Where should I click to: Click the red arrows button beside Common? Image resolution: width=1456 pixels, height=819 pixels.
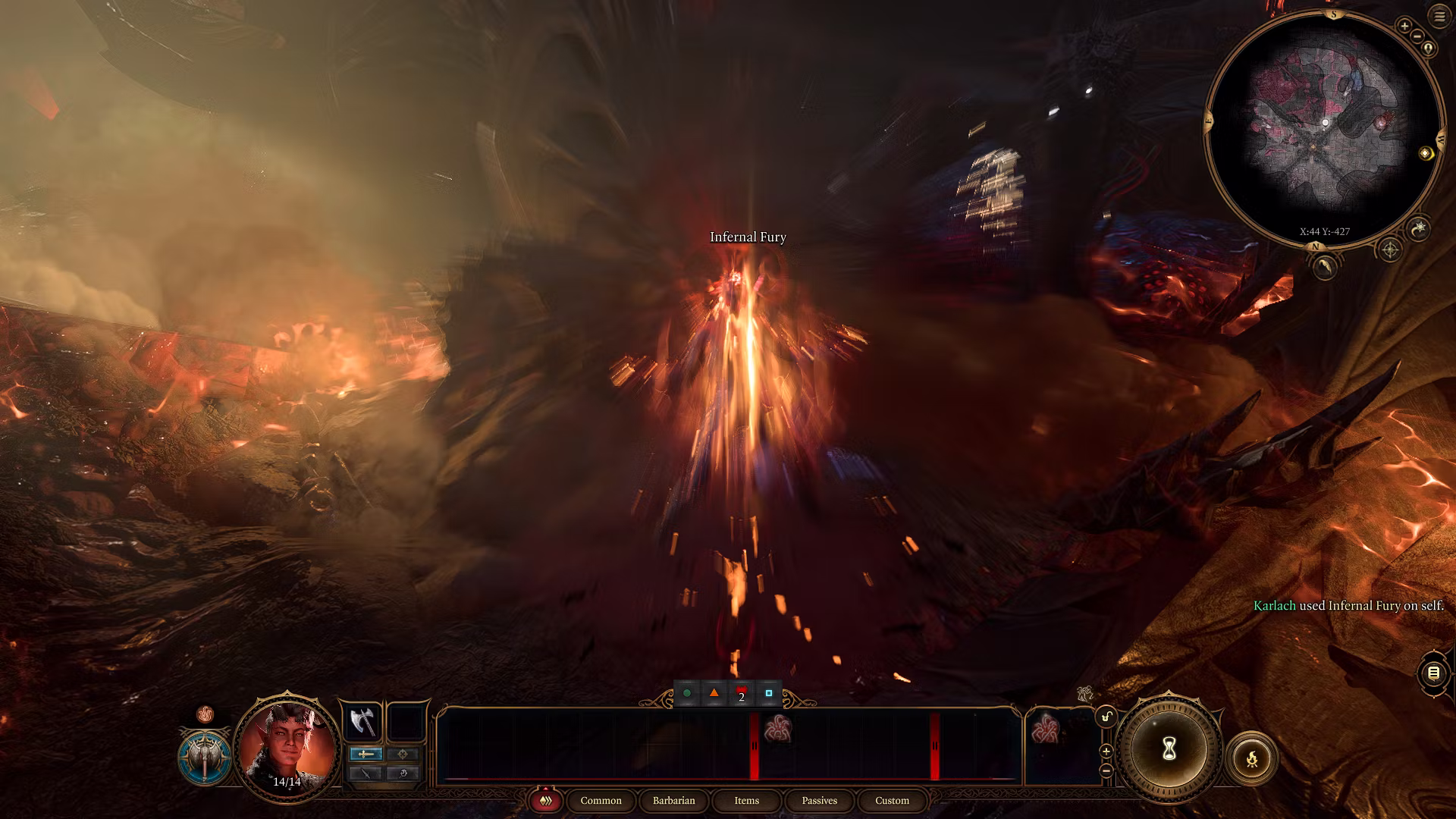coord(545,801)
